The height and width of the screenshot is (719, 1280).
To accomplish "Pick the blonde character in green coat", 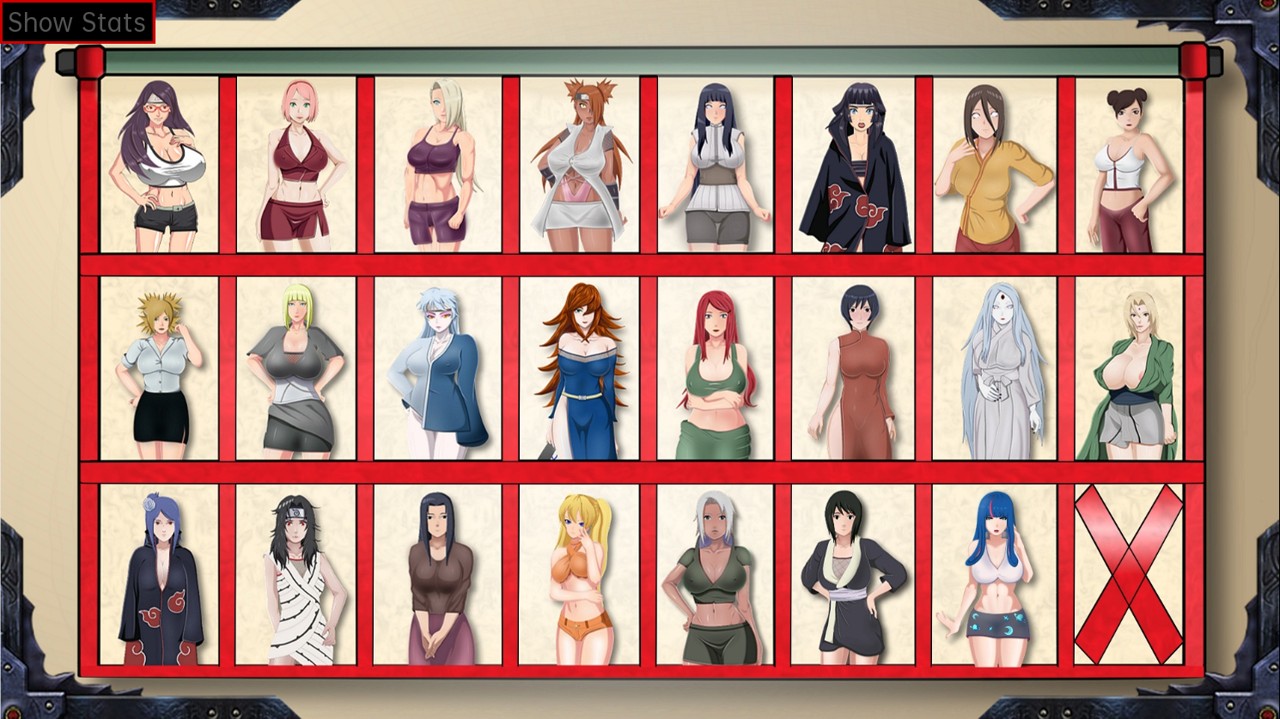I will click(1128, 368).
